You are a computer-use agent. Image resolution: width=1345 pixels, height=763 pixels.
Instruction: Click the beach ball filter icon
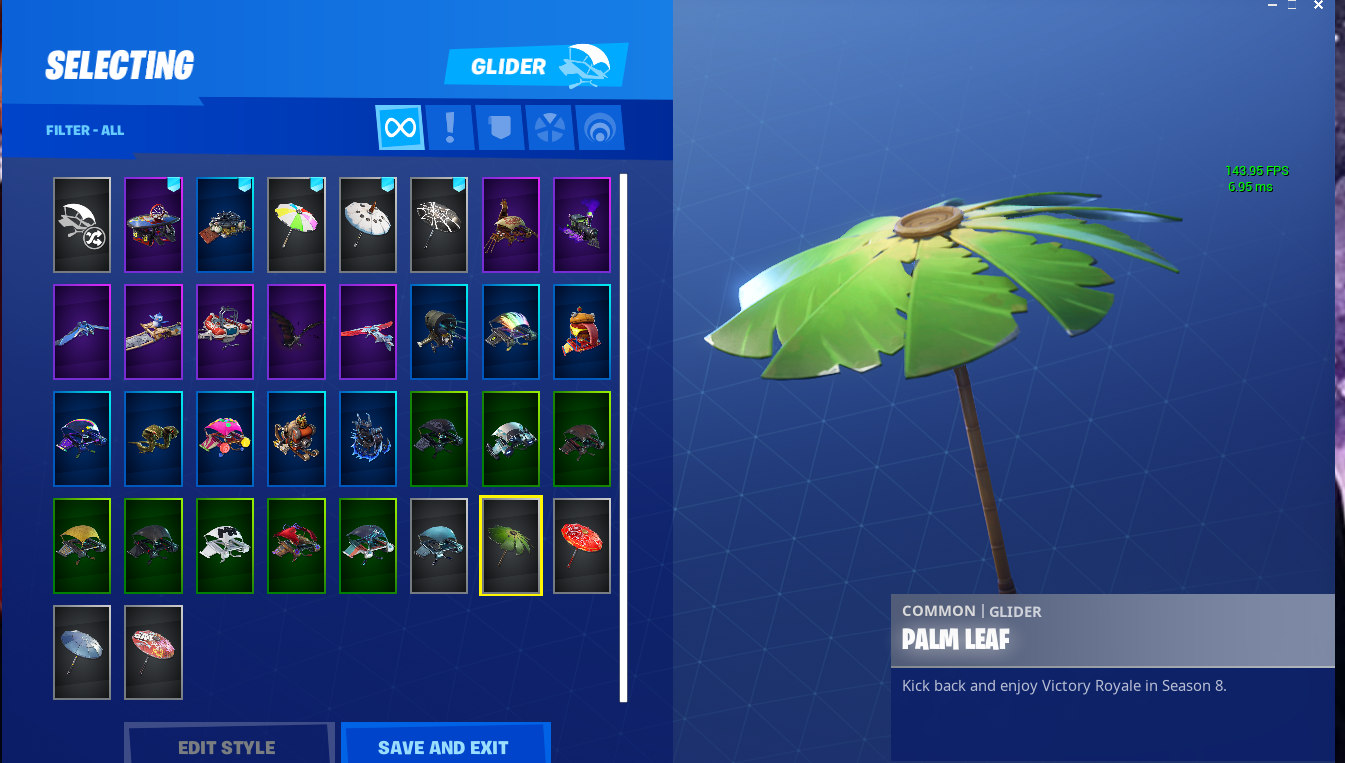pos(550,127)
